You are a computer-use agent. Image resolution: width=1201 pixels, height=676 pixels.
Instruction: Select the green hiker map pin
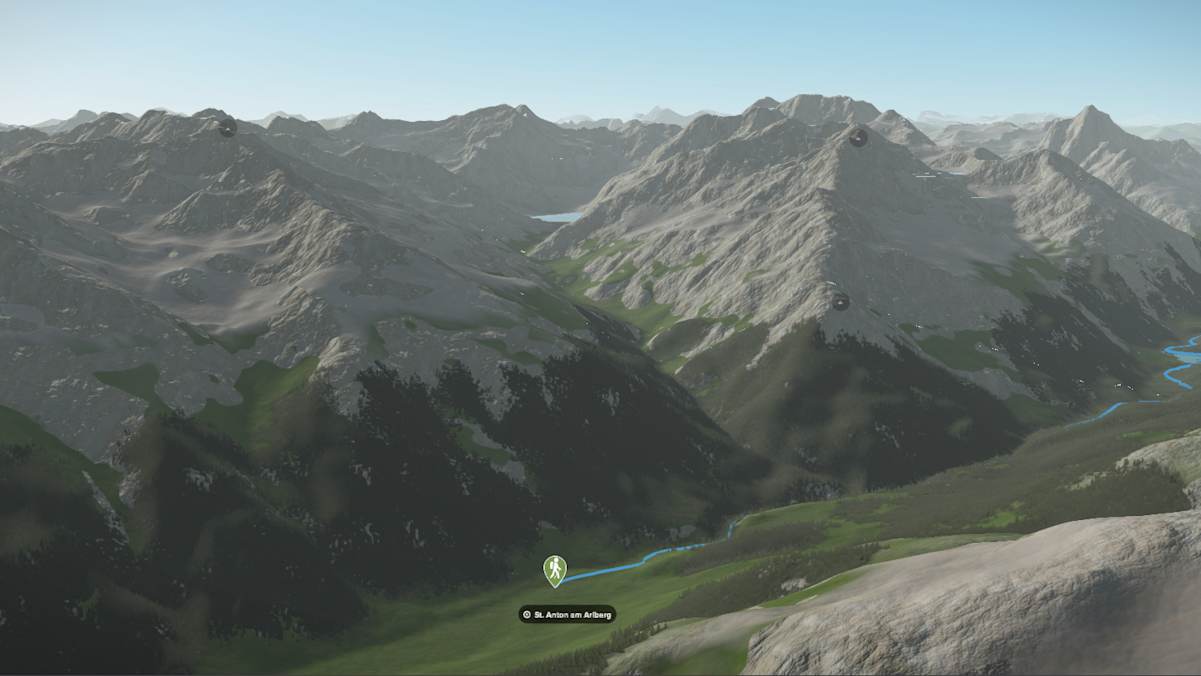coord(554,569)
